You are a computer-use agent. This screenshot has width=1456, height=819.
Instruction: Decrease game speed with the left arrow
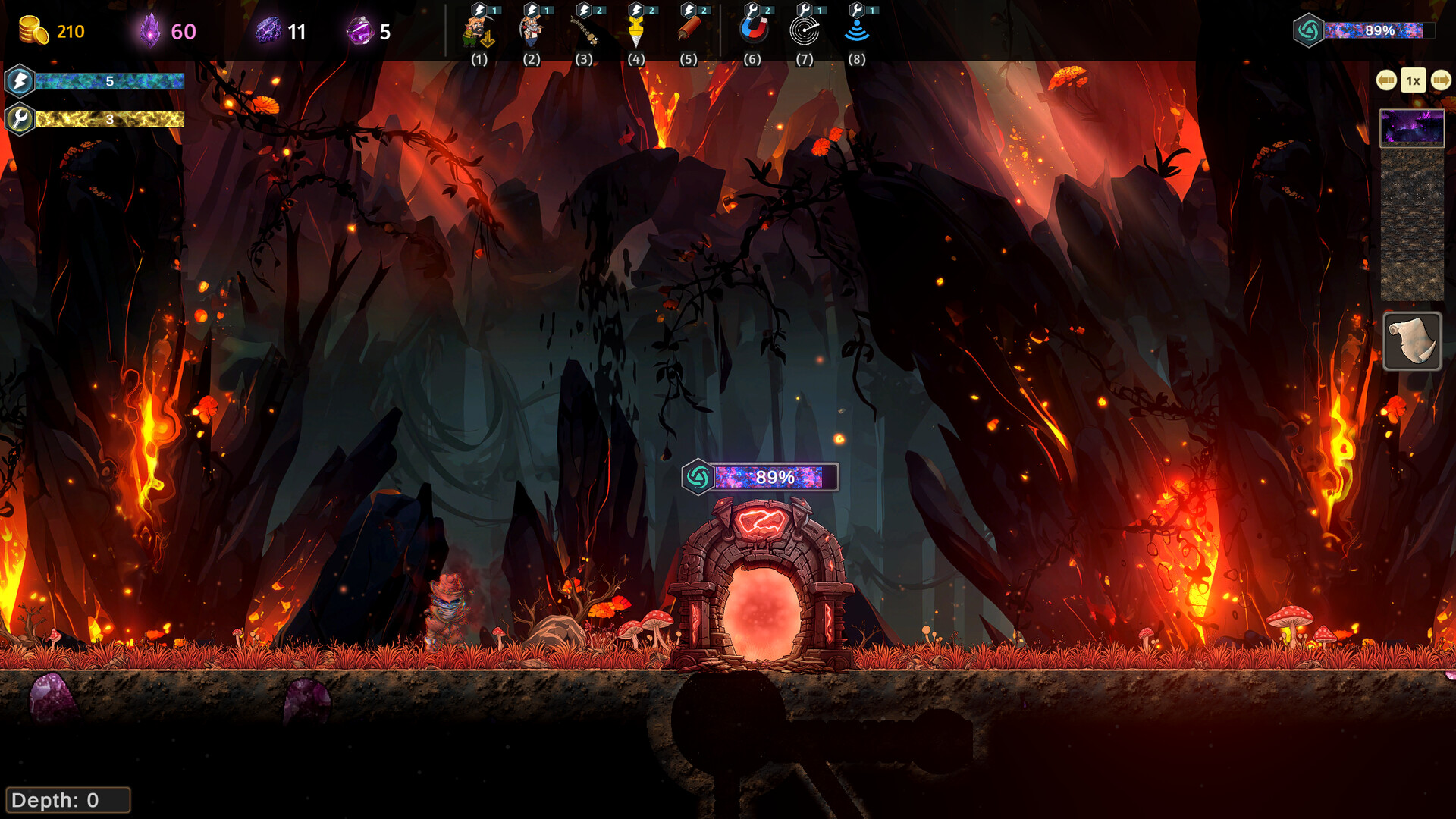1386,80
